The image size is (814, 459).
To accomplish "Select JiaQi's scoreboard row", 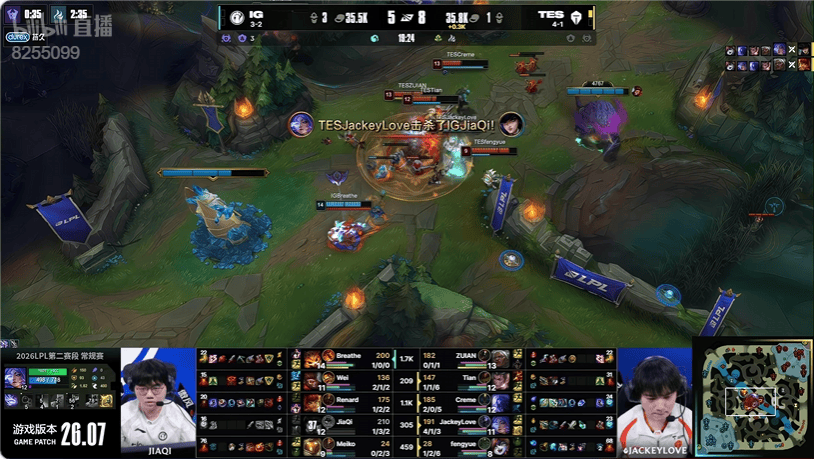I will (350, 422).
